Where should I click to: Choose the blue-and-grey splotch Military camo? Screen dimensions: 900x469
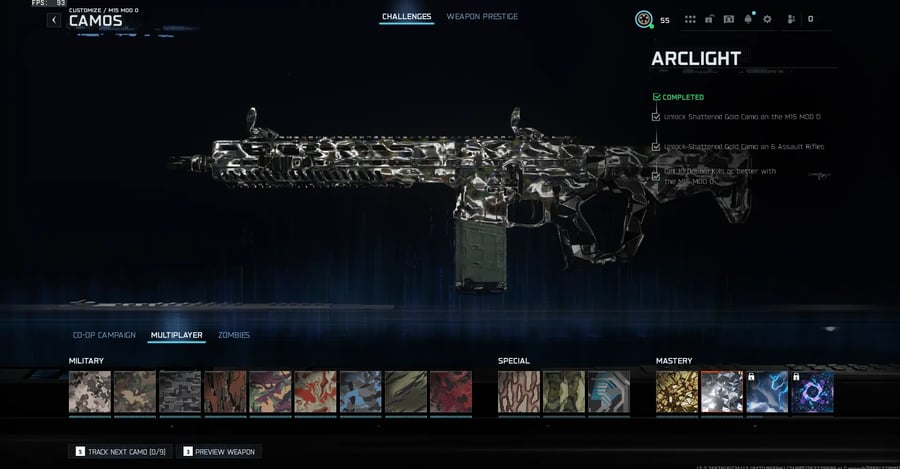click(x=360, y=392)
